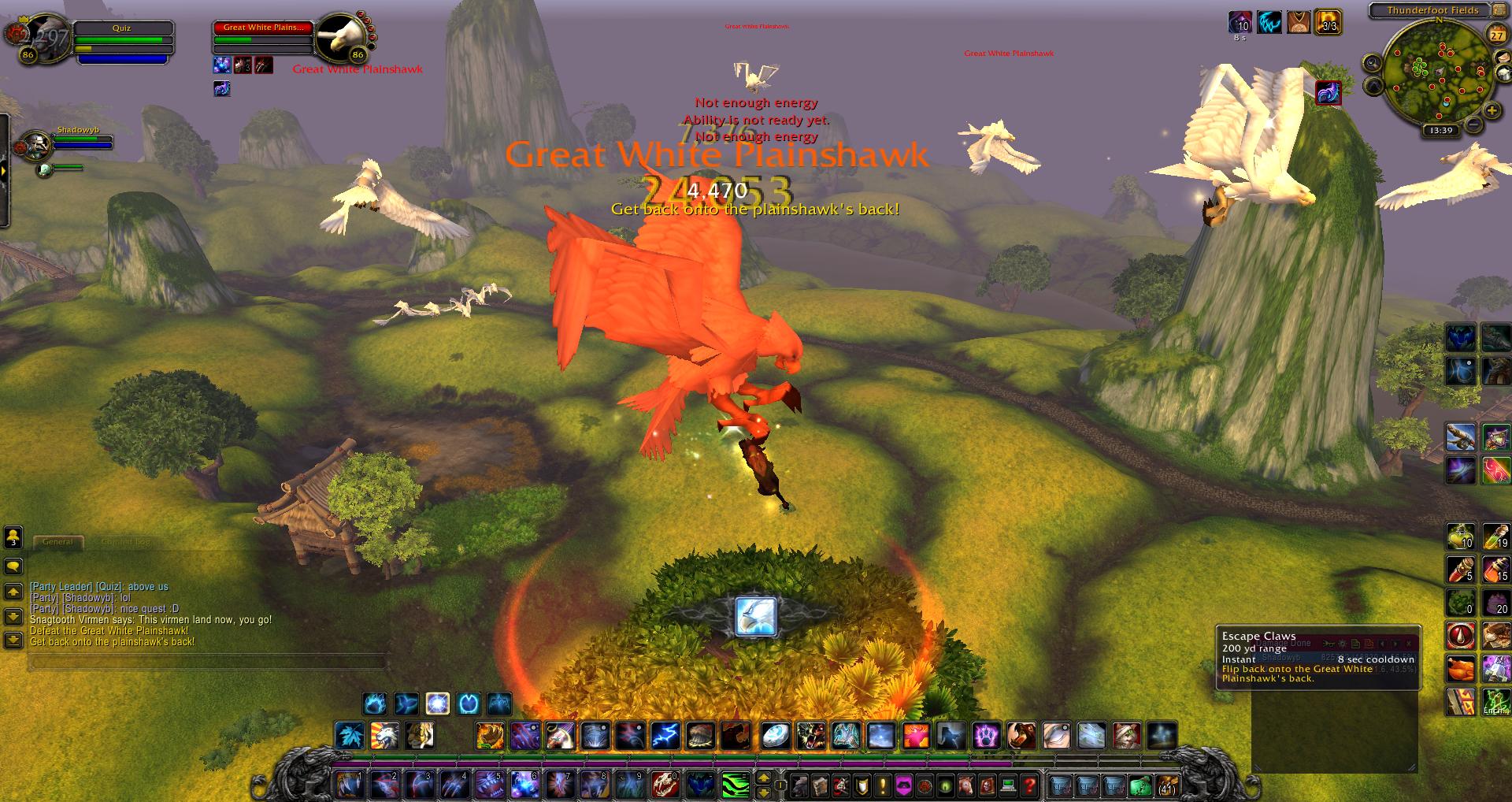Activate the green tiger stripes ability
The width and height of the screenshot is (1512, 802).
[735, 785]
